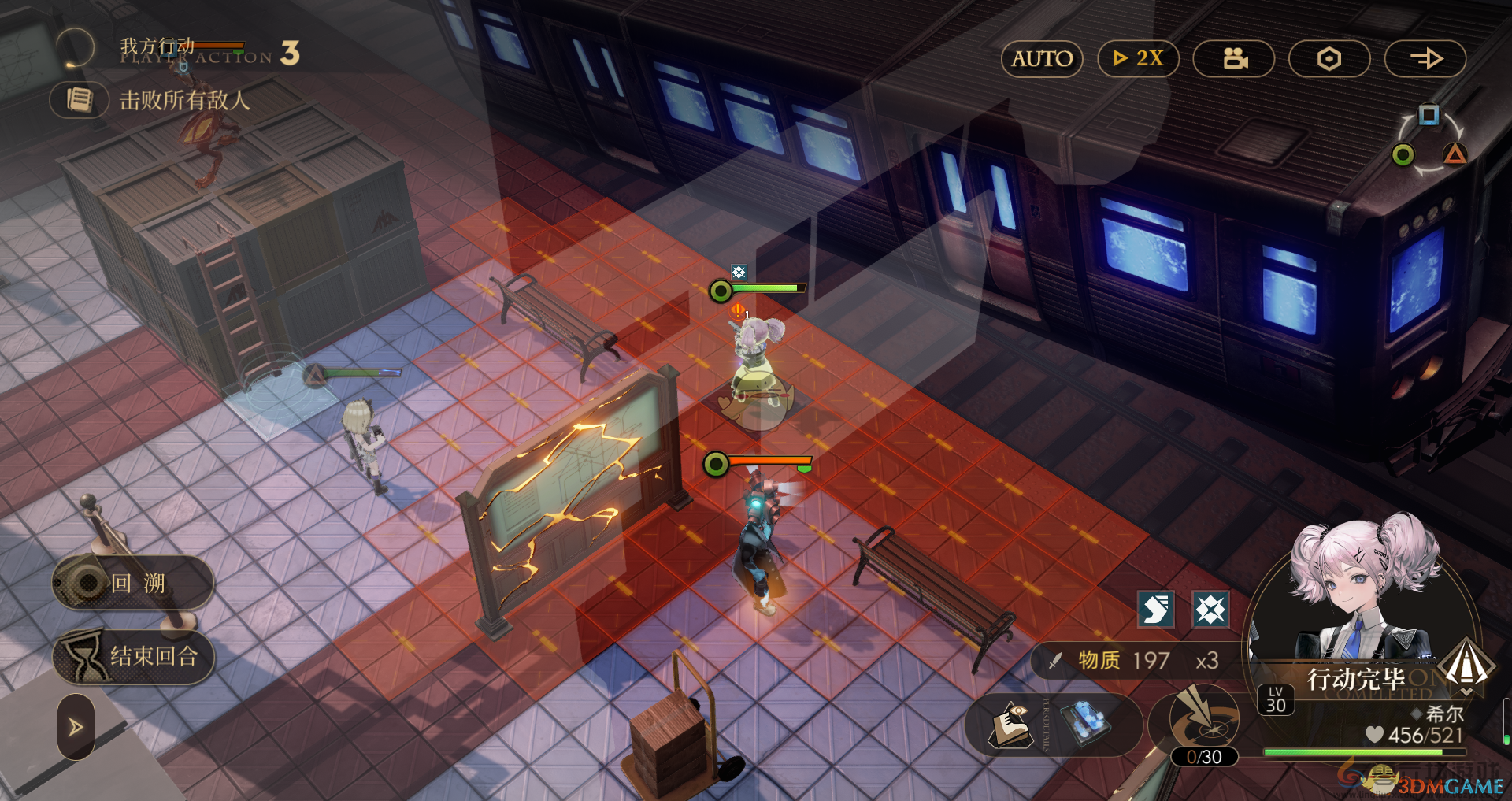Viewport: 1512px width, 801px height.
Task: Click the 物质 197 x3 attack info bar
Action: (1134, 661)
